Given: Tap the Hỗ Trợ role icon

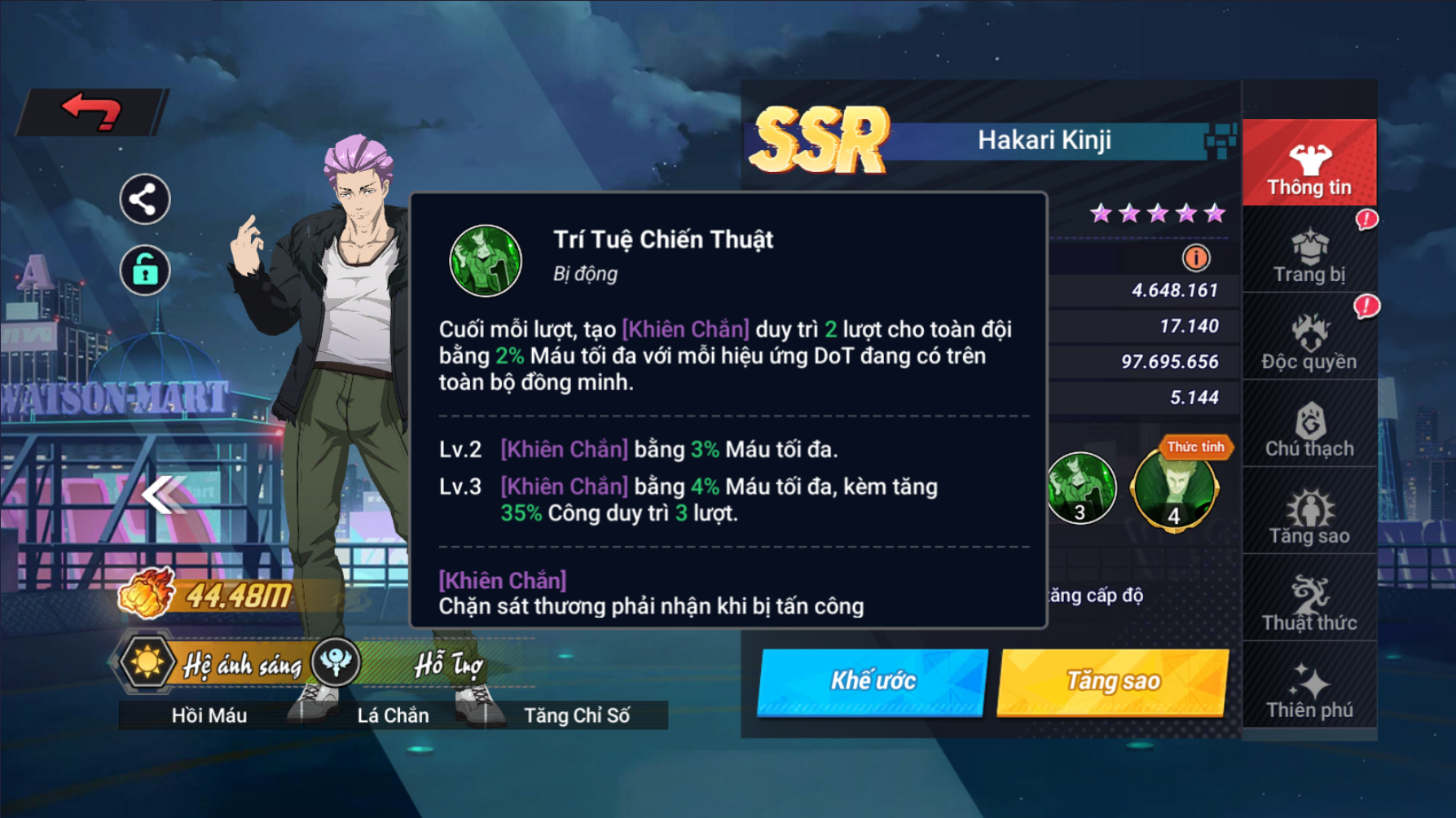Looking at the screenshot, I should [x=336, y=662].
